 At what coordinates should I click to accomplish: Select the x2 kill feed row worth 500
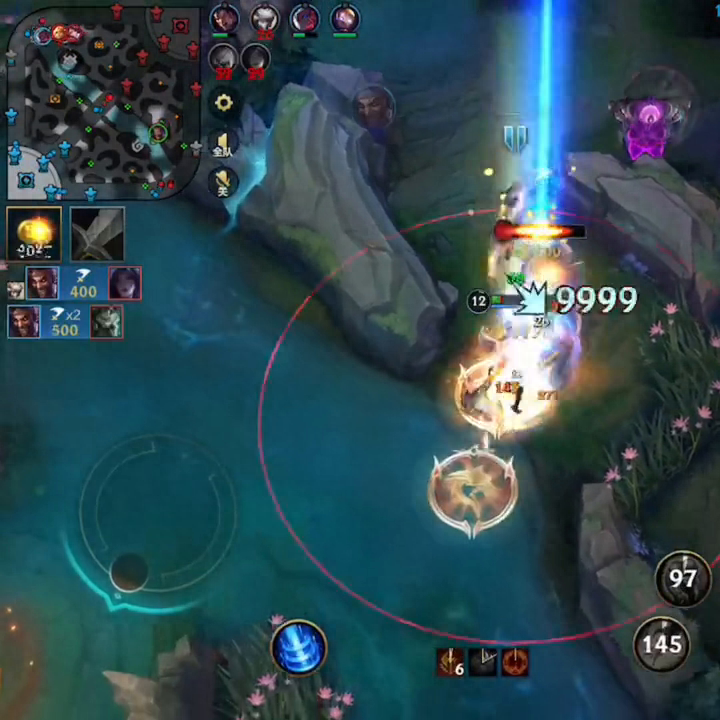[x=65, y=322]
